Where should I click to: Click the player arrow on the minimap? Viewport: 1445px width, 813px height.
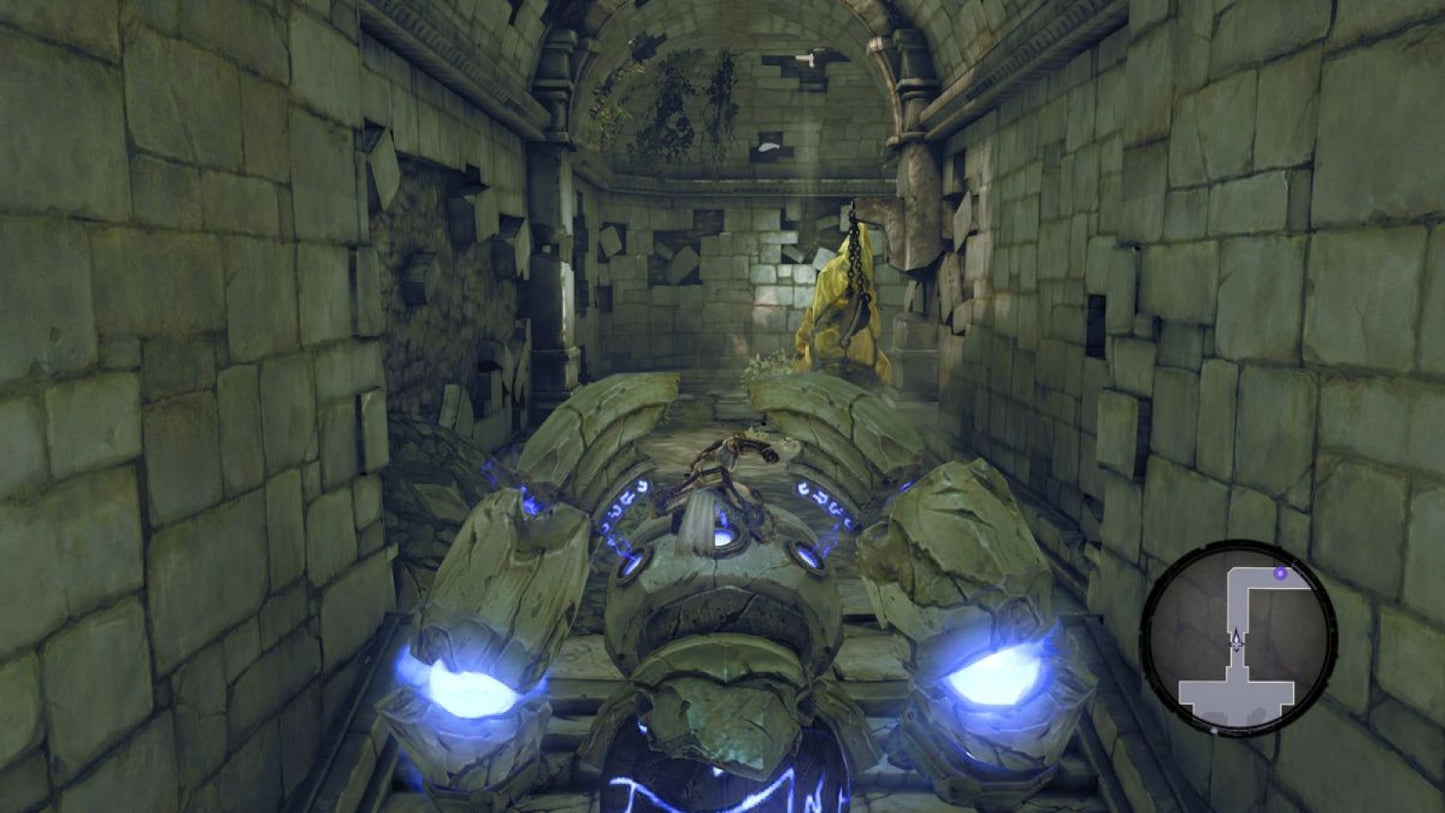pos(1237,641)
